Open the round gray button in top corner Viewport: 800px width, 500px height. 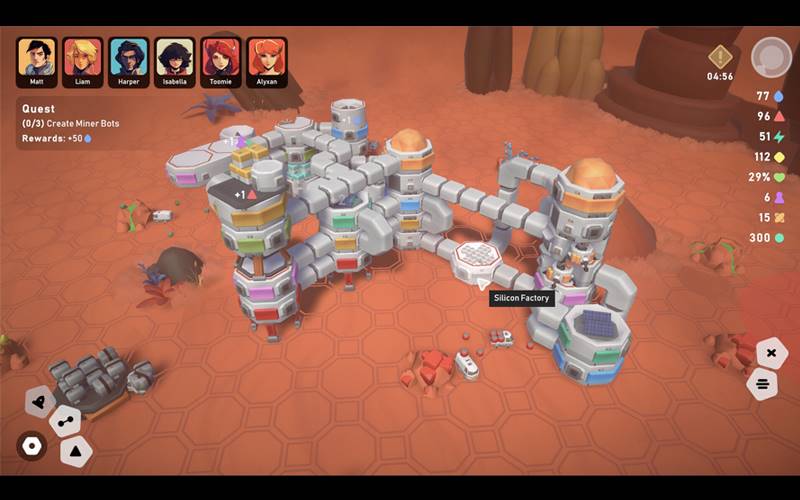[x=770, y=56]
